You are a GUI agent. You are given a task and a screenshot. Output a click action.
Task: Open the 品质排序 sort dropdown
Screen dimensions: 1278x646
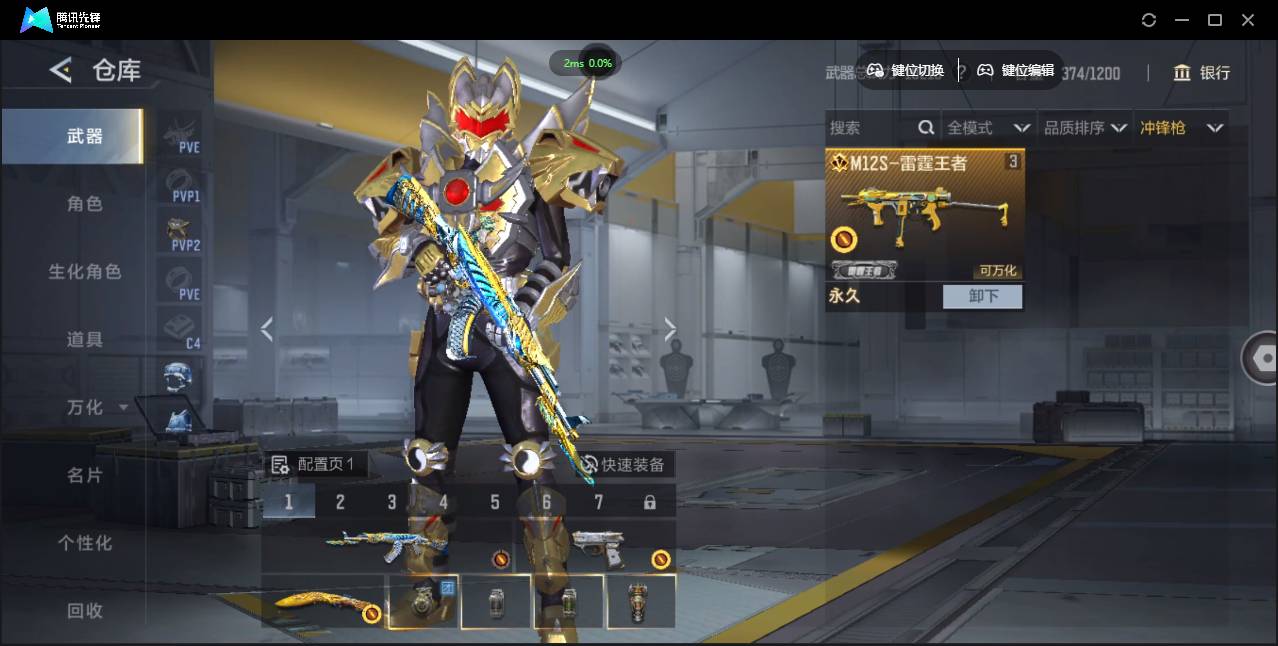pos(1085,128)
